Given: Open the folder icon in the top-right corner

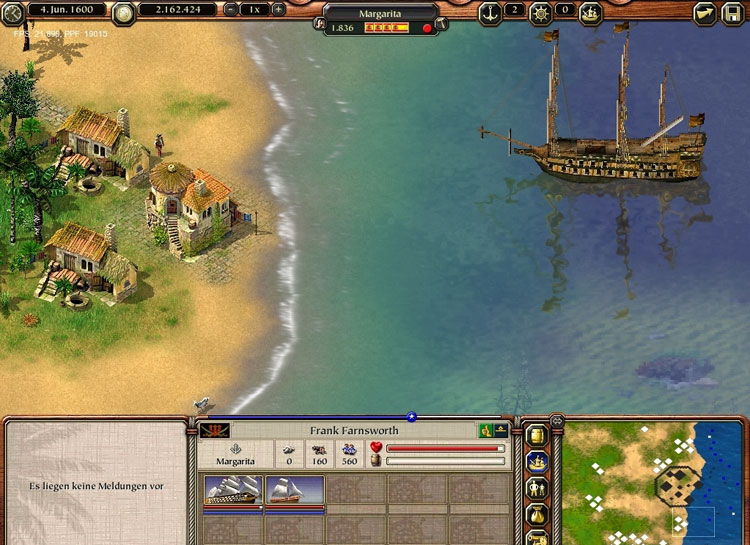Looking at the screenshot, I should (x=705, y=12).
